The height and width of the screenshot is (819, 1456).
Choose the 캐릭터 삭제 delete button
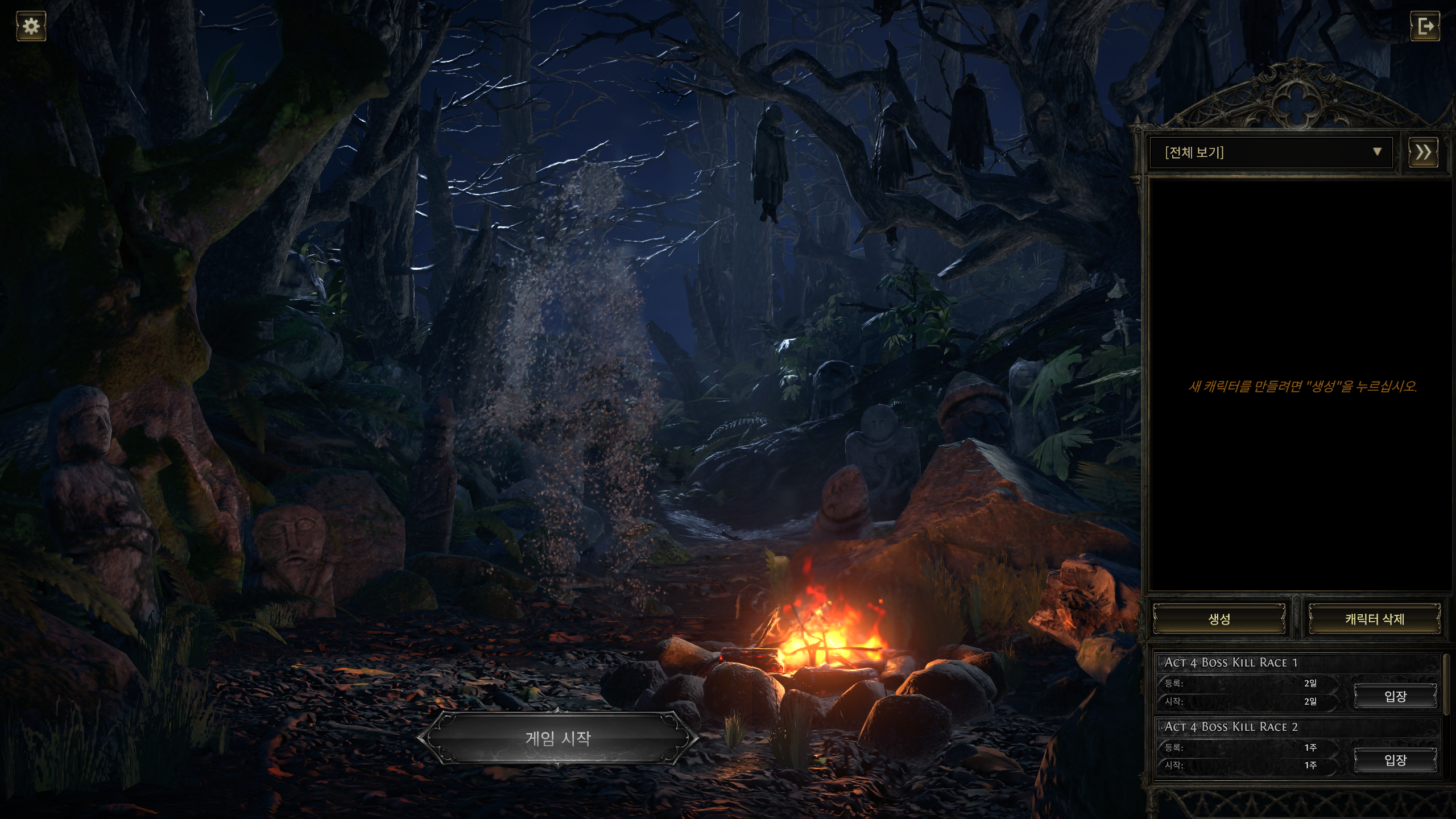(1374, 619)
